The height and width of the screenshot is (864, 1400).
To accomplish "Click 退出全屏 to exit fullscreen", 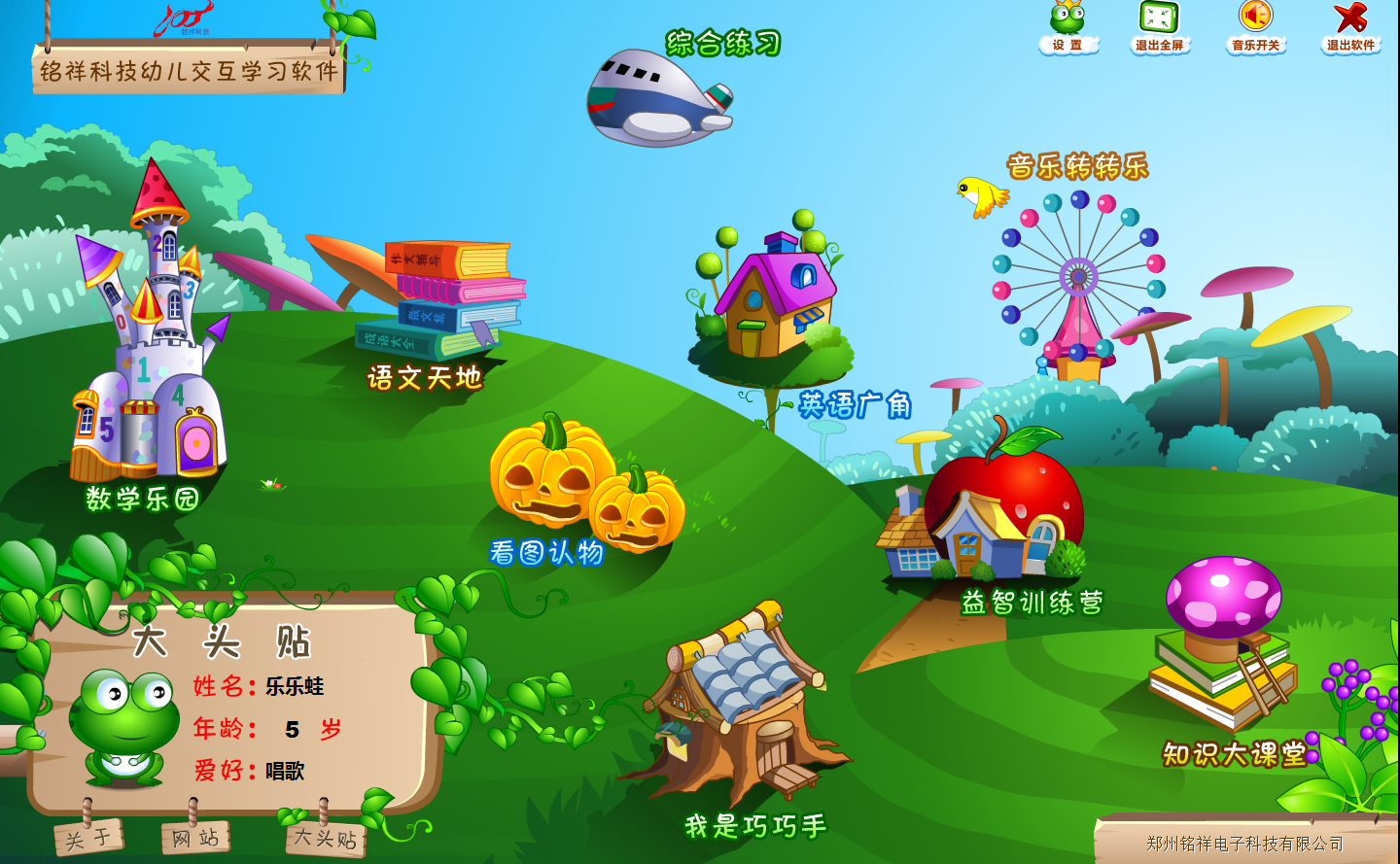I will click(x=1159, y=27).
